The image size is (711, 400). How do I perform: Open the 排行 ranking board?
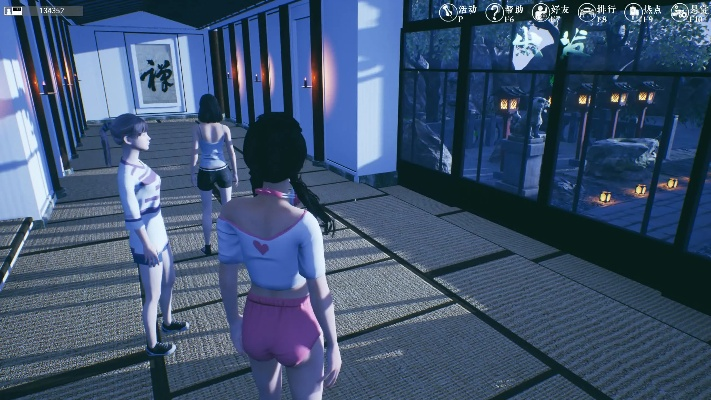click(588, 11)
